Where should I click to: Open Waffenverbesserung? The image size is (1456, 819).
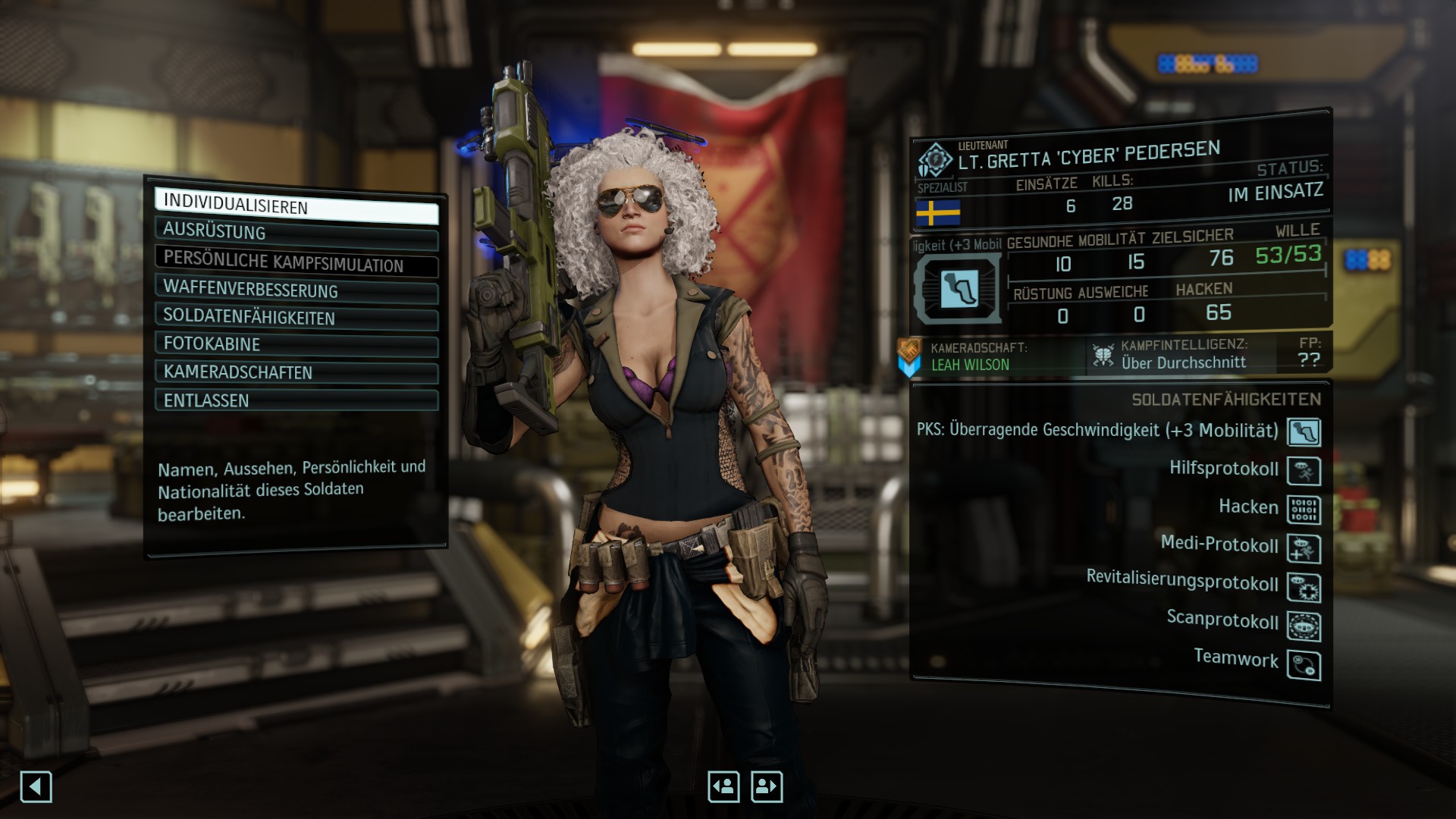coord(296,290)
